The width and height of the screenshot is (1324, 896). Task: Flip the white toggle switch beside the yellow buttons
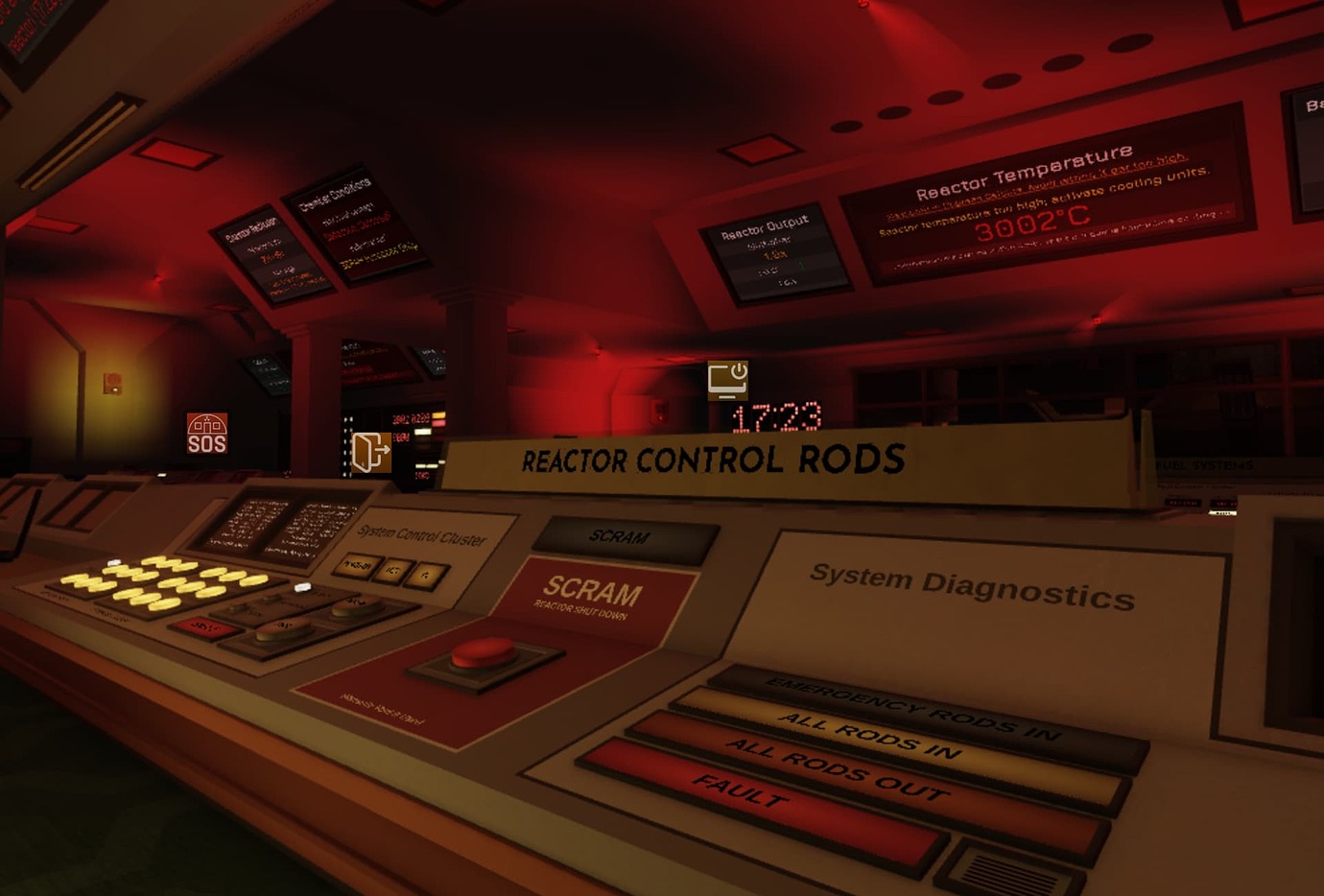coord(114,562)
